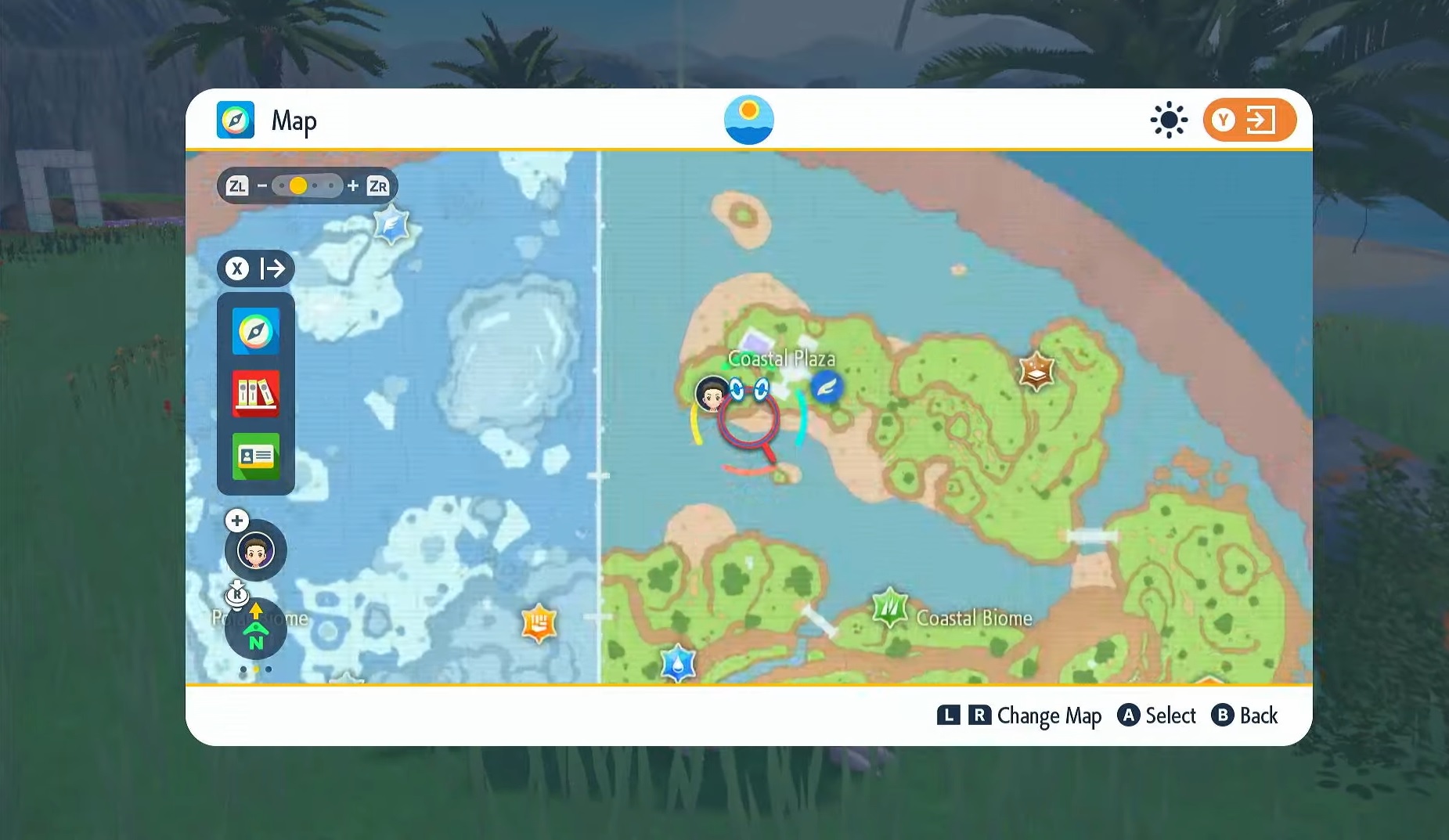Click the coastal sun biome emblem
The width and height of the screenshot is (1449, 840).
pyautogui.click(x=748, y=120)
